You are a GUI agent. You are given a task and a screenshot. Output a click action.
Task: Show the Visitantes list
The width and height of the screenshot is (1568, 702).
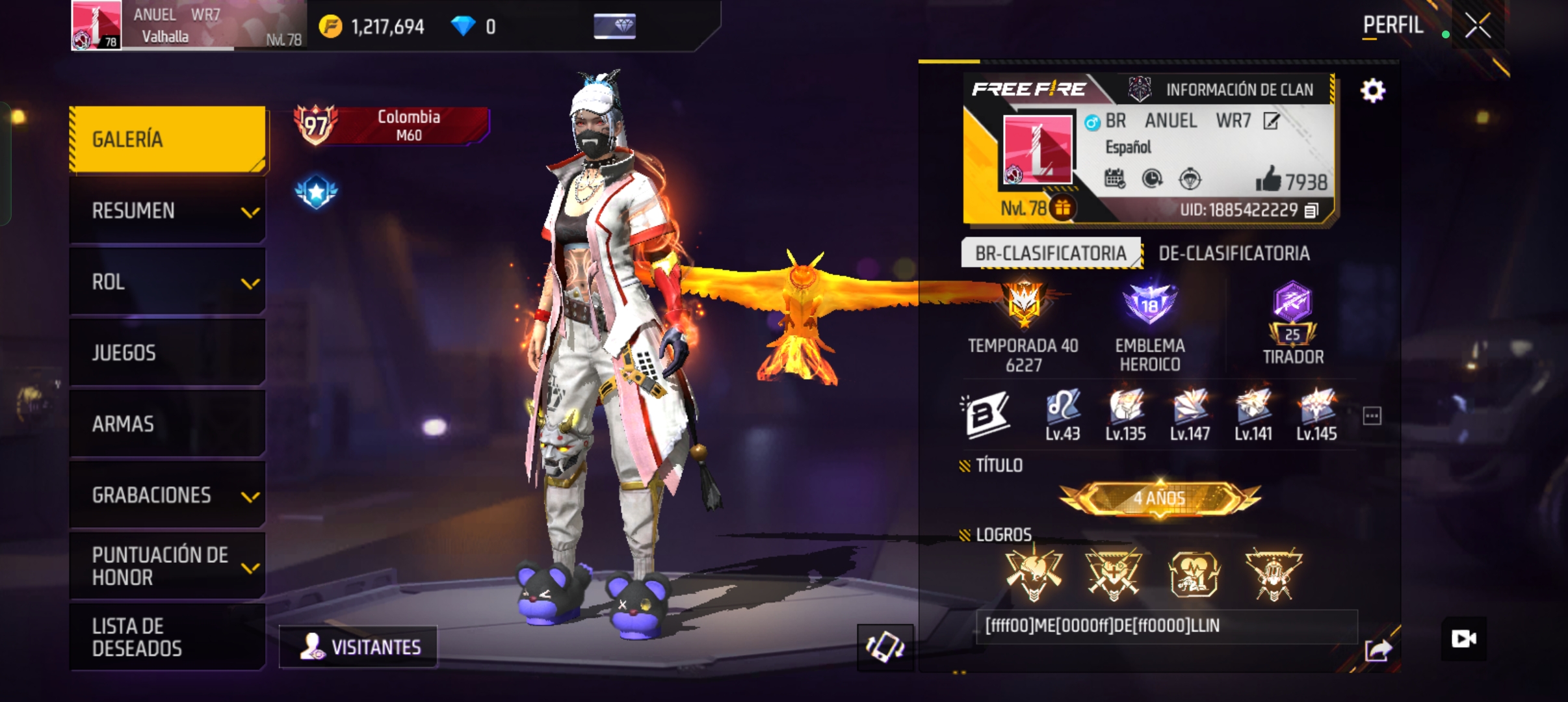point(359,647)
